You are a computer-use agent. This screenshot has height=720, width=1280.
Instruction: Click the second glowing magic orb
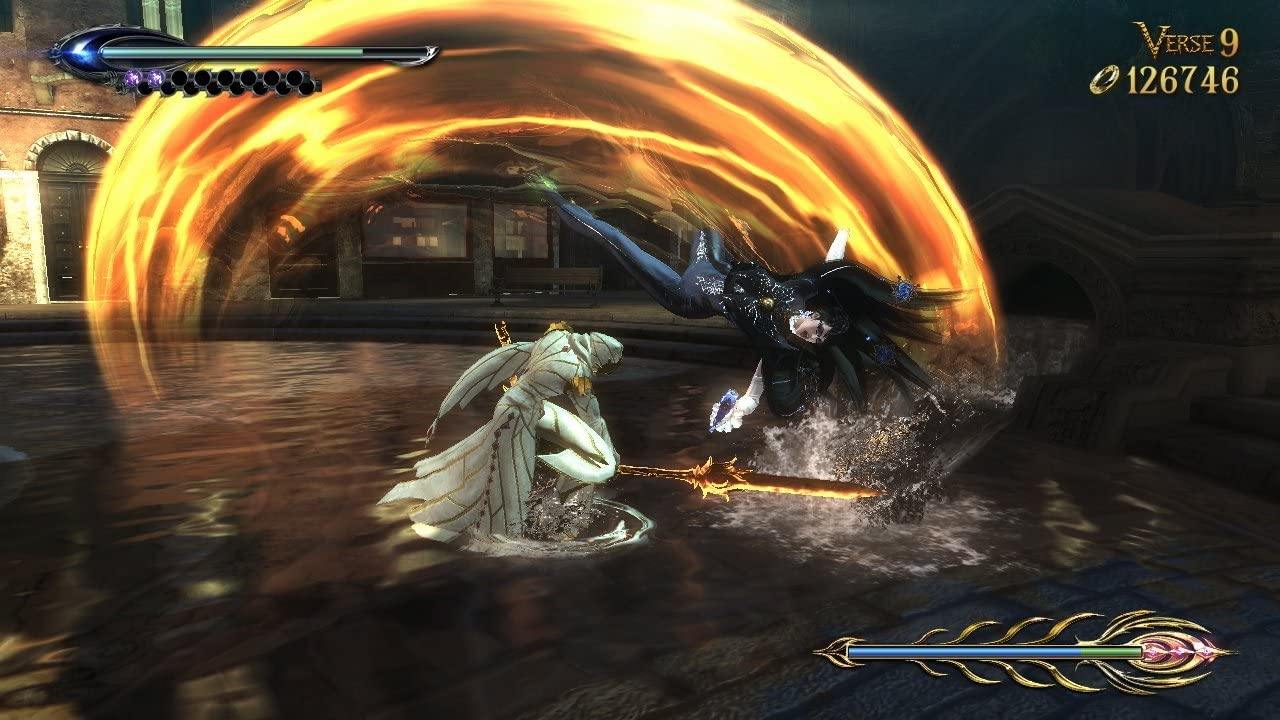pos(155,77)
